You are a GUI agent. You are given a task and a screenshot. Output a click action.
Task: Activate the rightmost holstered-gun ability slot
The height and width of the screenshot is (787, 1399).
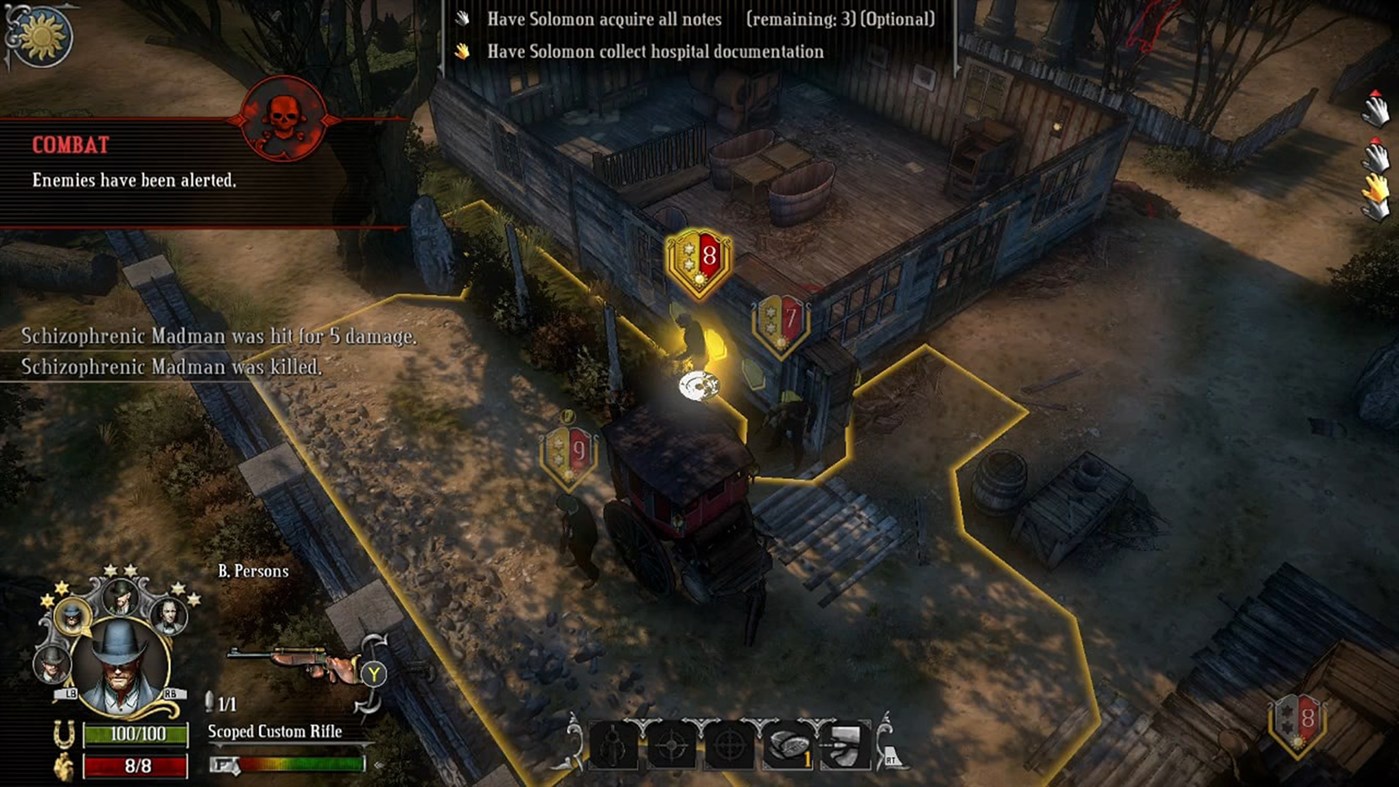click(x=843, y=745)
